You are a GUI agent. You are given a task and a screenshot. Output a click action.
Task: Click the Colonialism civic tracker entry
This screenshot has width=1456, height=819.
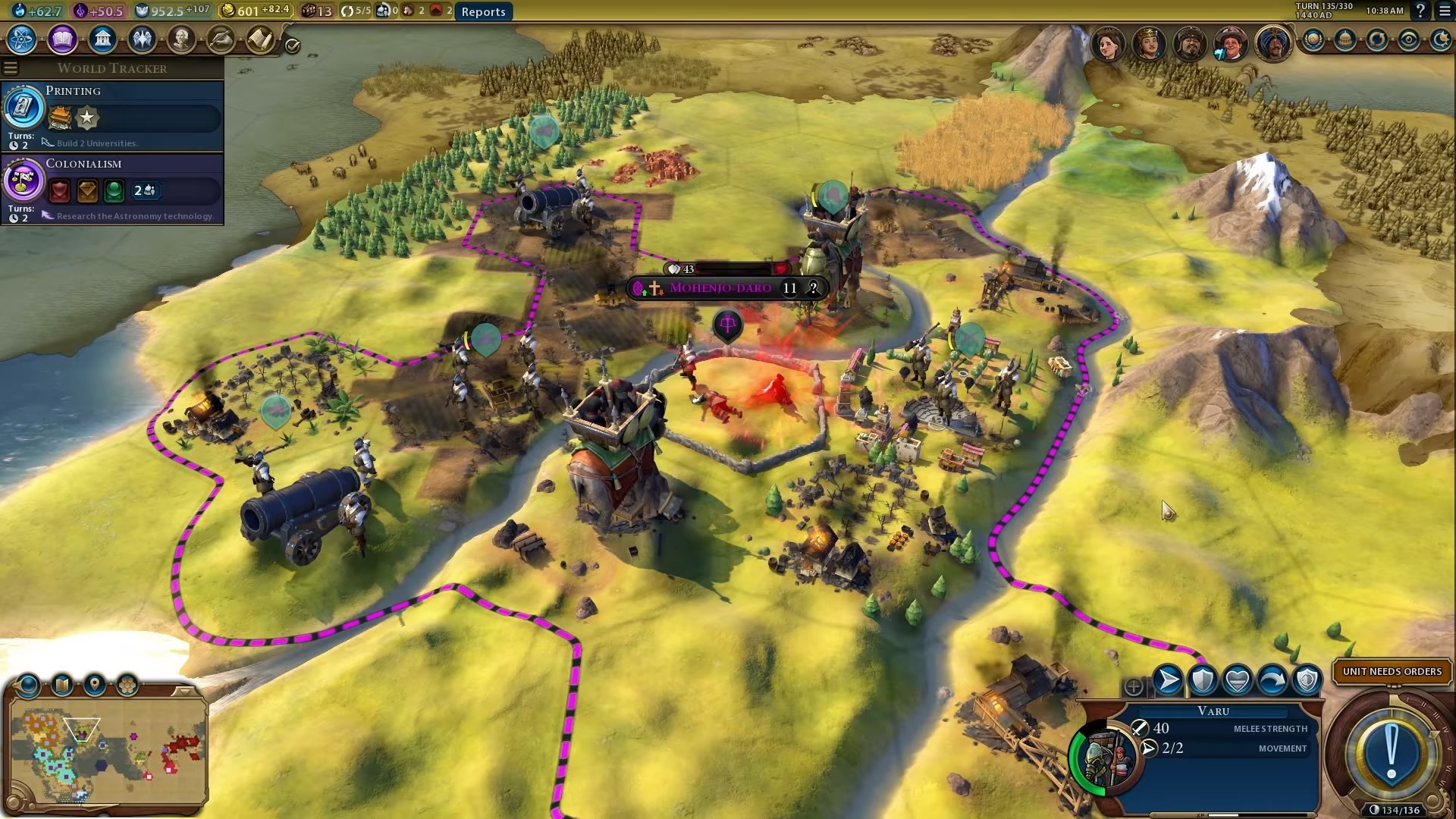pyautogui.click(x=114, y=189)
